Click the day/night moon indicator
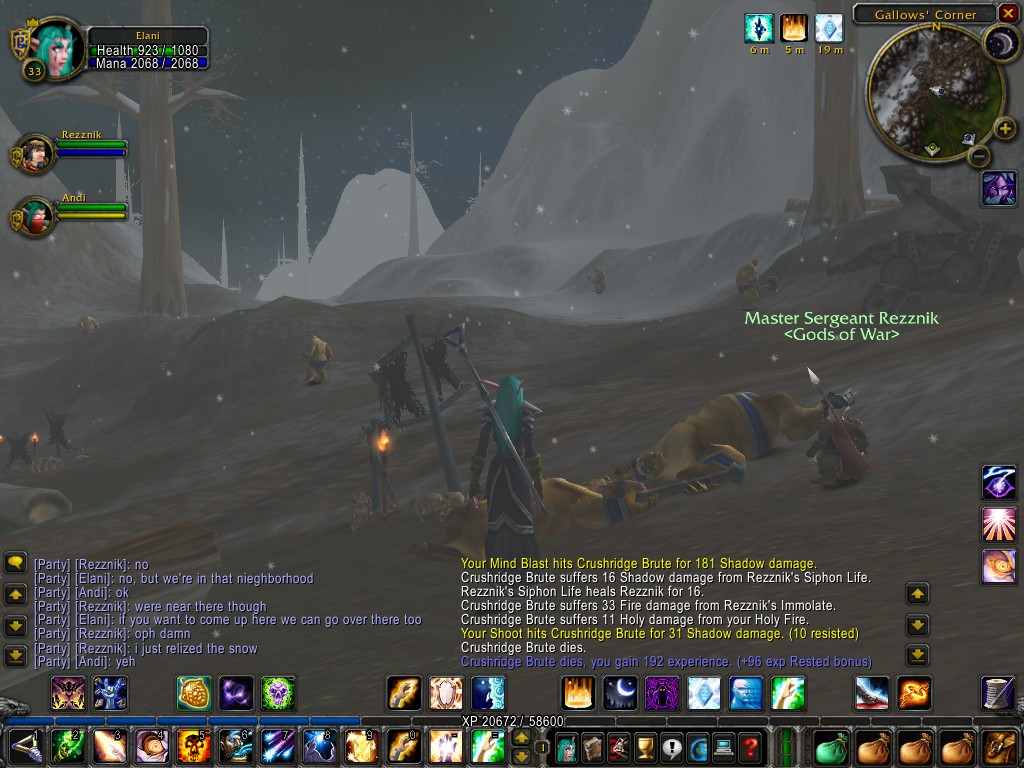The image size is (1024, 768). (998, 42)
